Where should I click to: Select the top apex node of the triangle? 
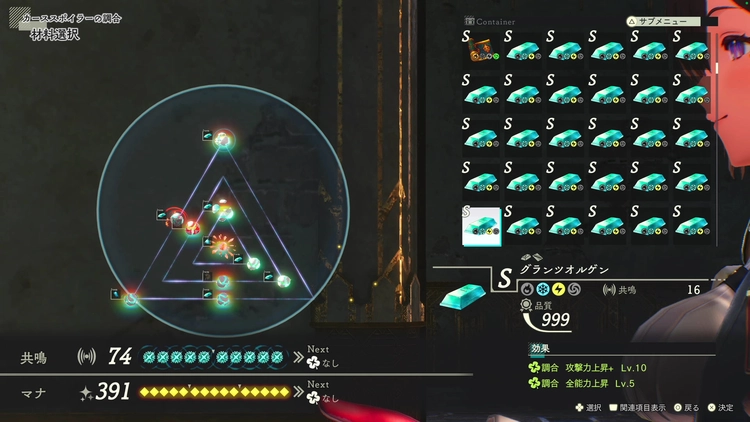223,138
